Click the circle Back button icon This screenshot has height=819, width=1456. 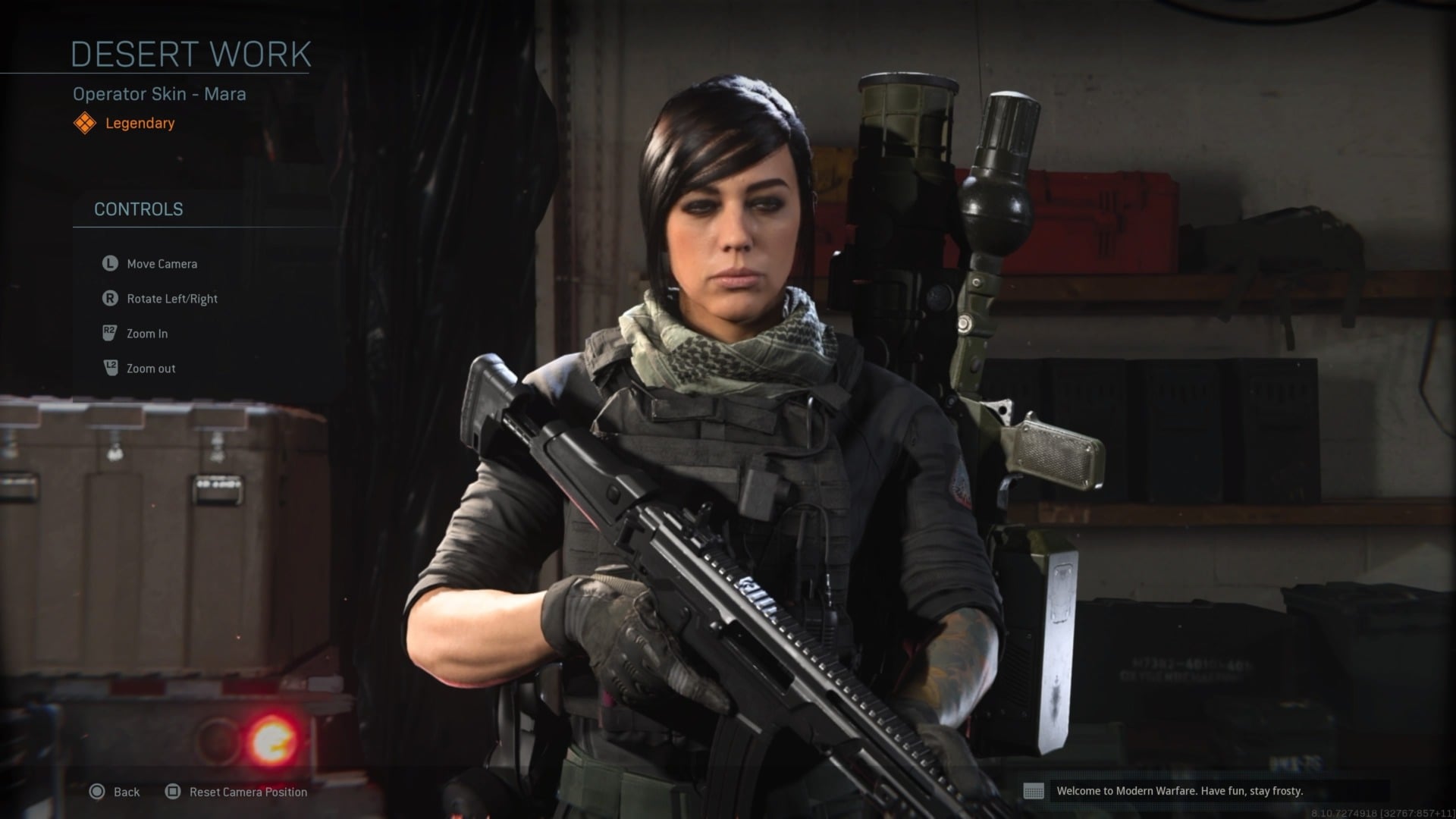96,792
